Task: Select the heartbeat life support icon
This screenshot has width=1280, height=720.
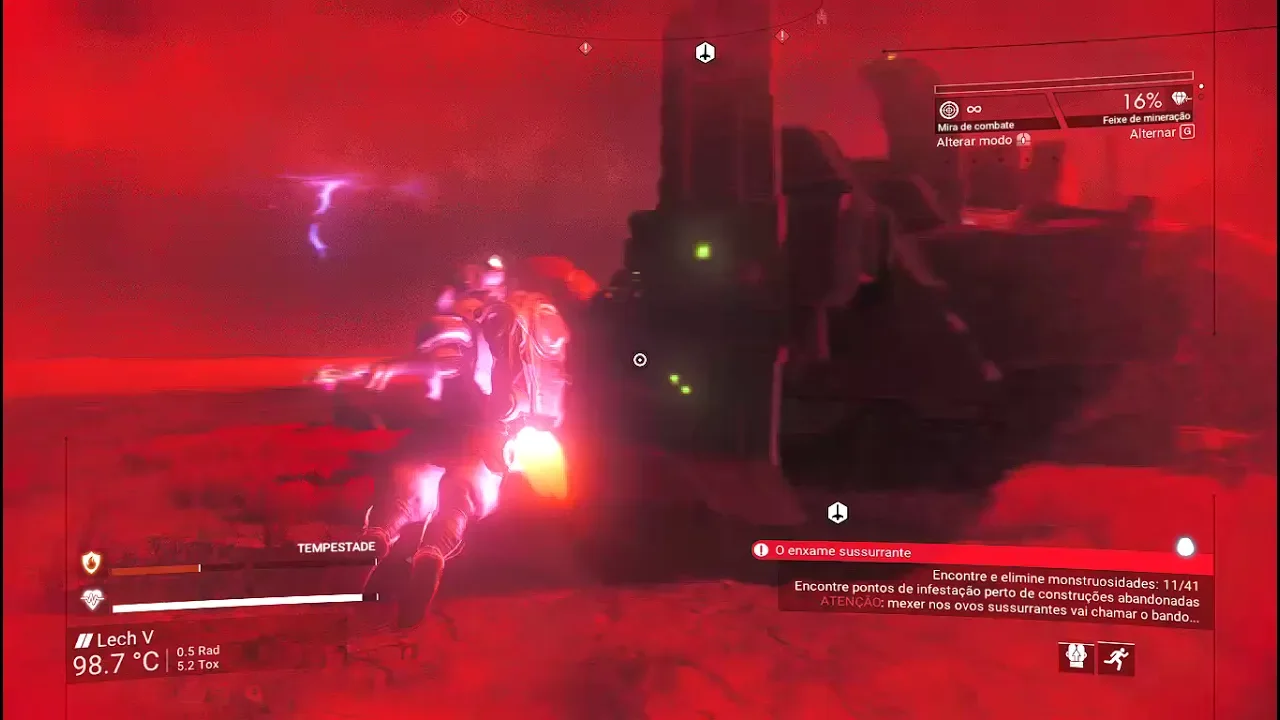Action: coord(92,599)
